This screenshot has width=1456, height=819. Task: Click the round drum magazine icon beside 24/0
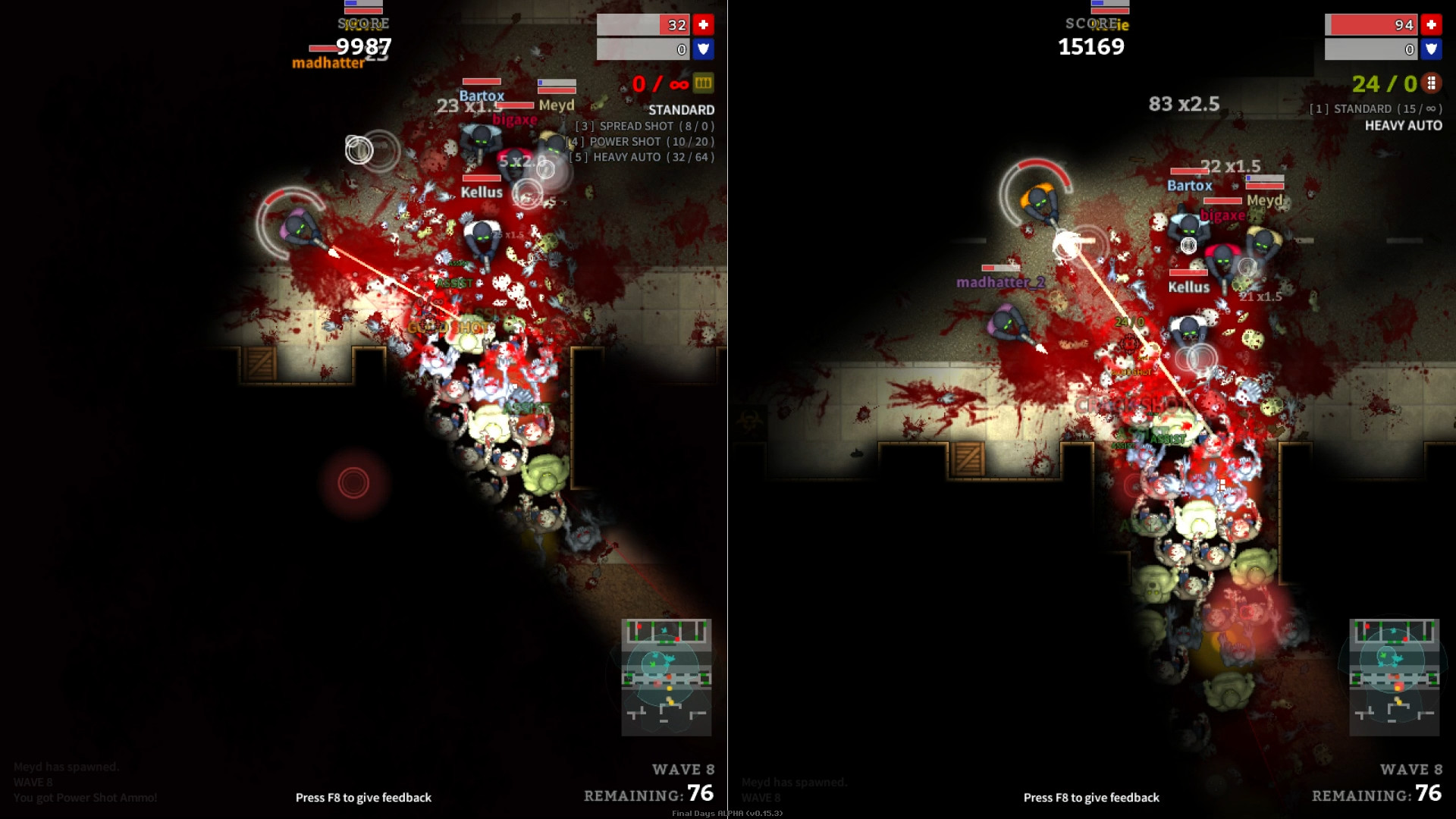[x=1432, y=83]
